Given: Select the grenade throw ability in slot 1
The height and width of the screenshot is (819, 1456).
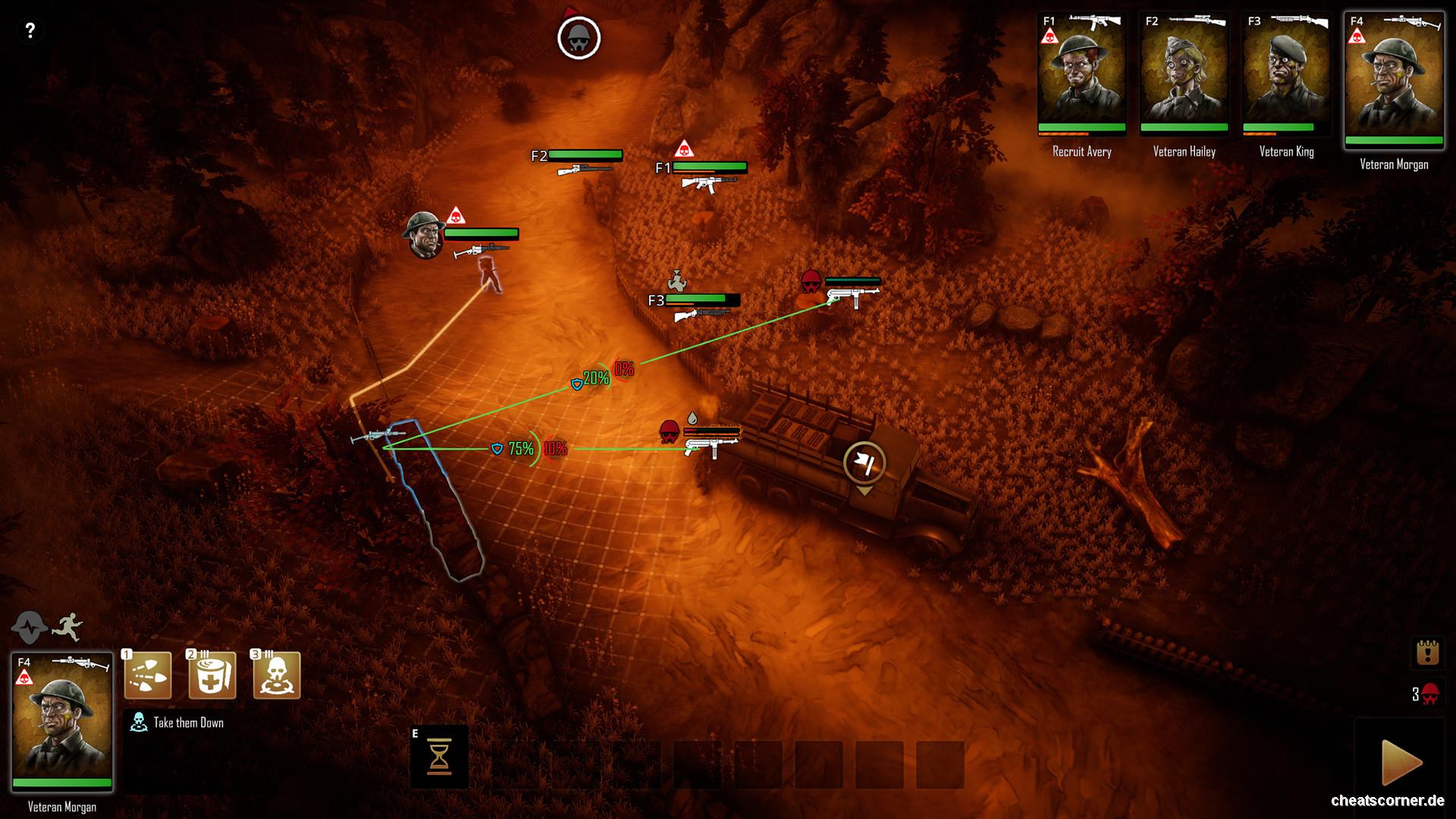Looking at the screenshot, I should tap(149, 674).
